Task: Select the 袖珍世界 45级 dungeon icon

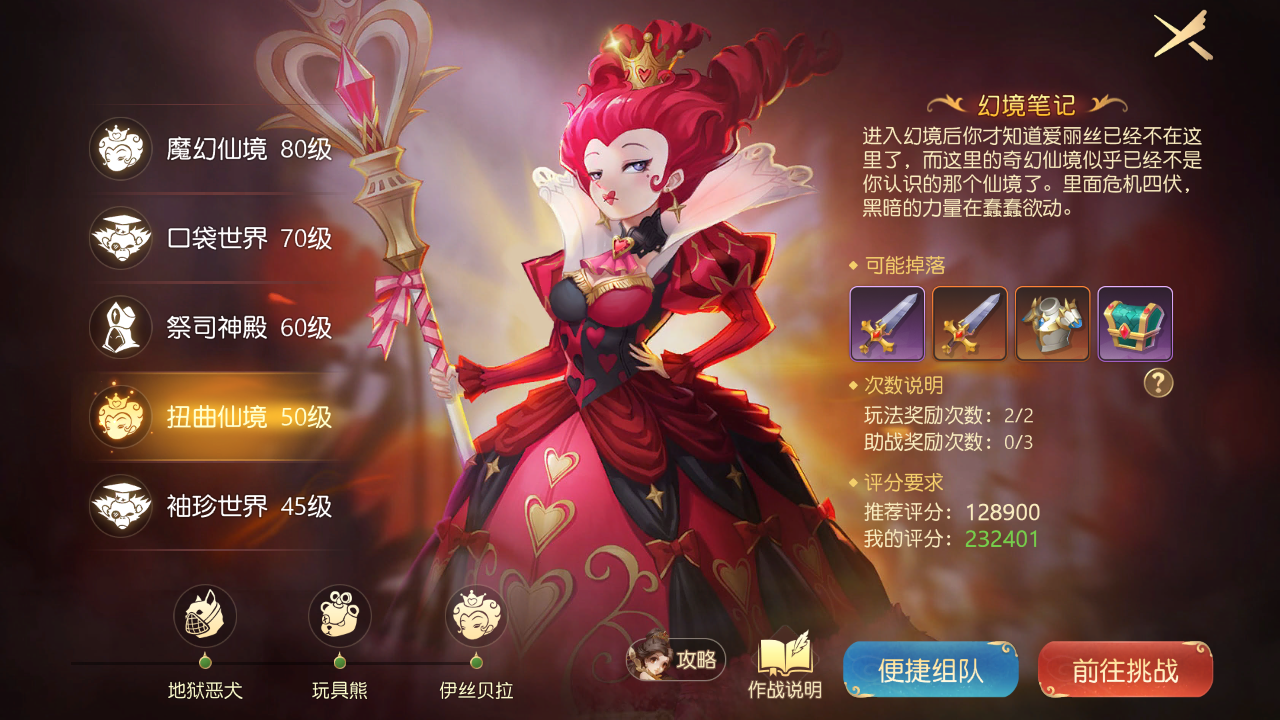Action: tap(120, 508)
